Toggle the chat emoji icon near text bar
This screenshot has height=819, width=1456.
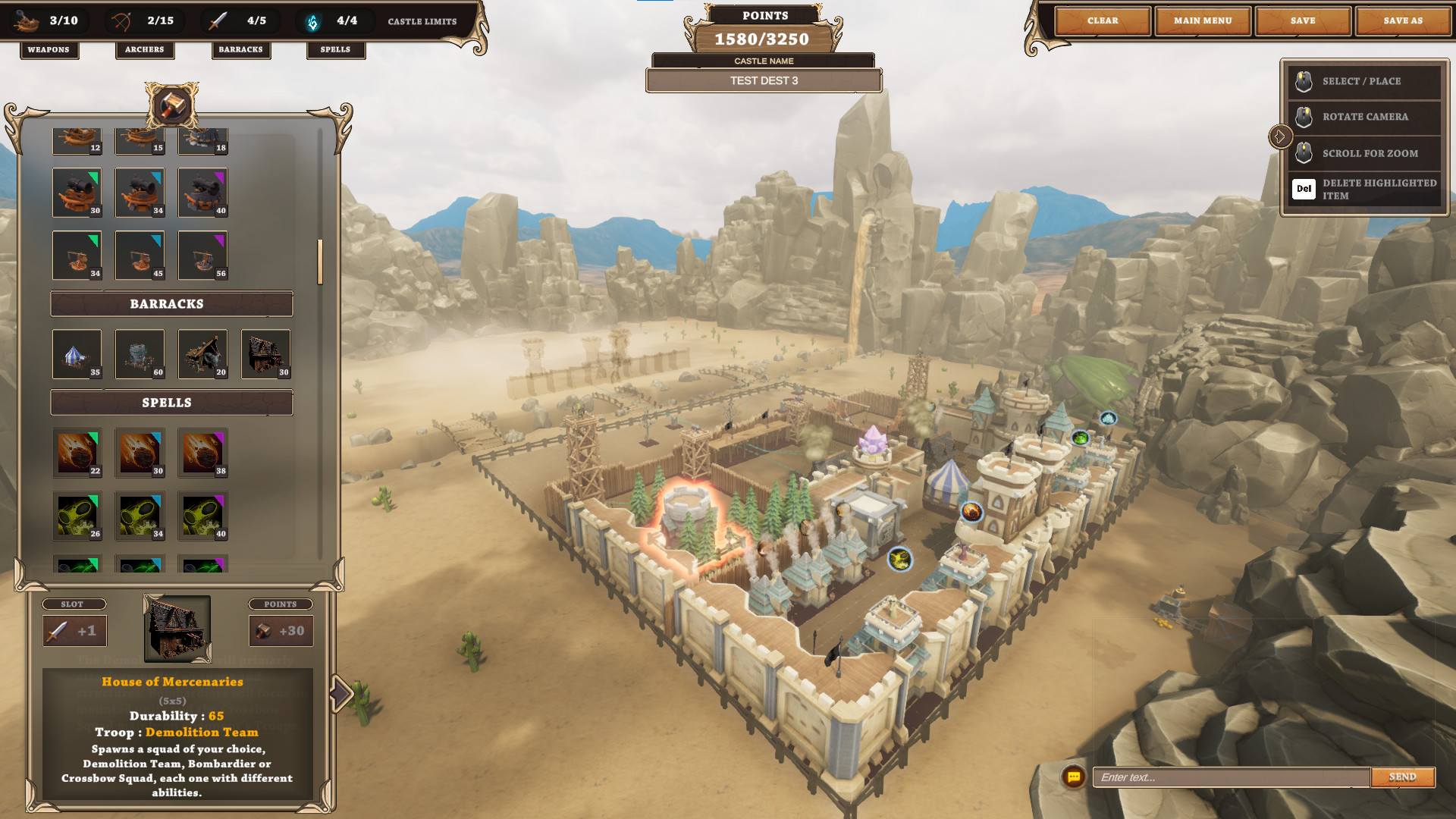tap(1073, 777)
